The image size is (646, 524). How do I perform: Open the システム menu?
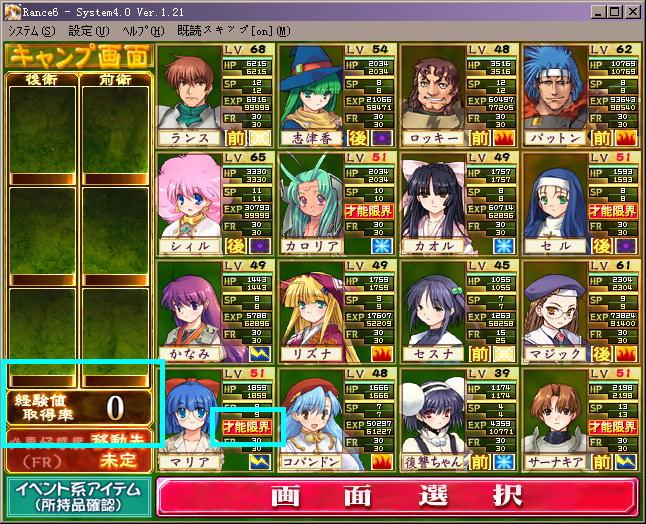[x=32, y=31]
